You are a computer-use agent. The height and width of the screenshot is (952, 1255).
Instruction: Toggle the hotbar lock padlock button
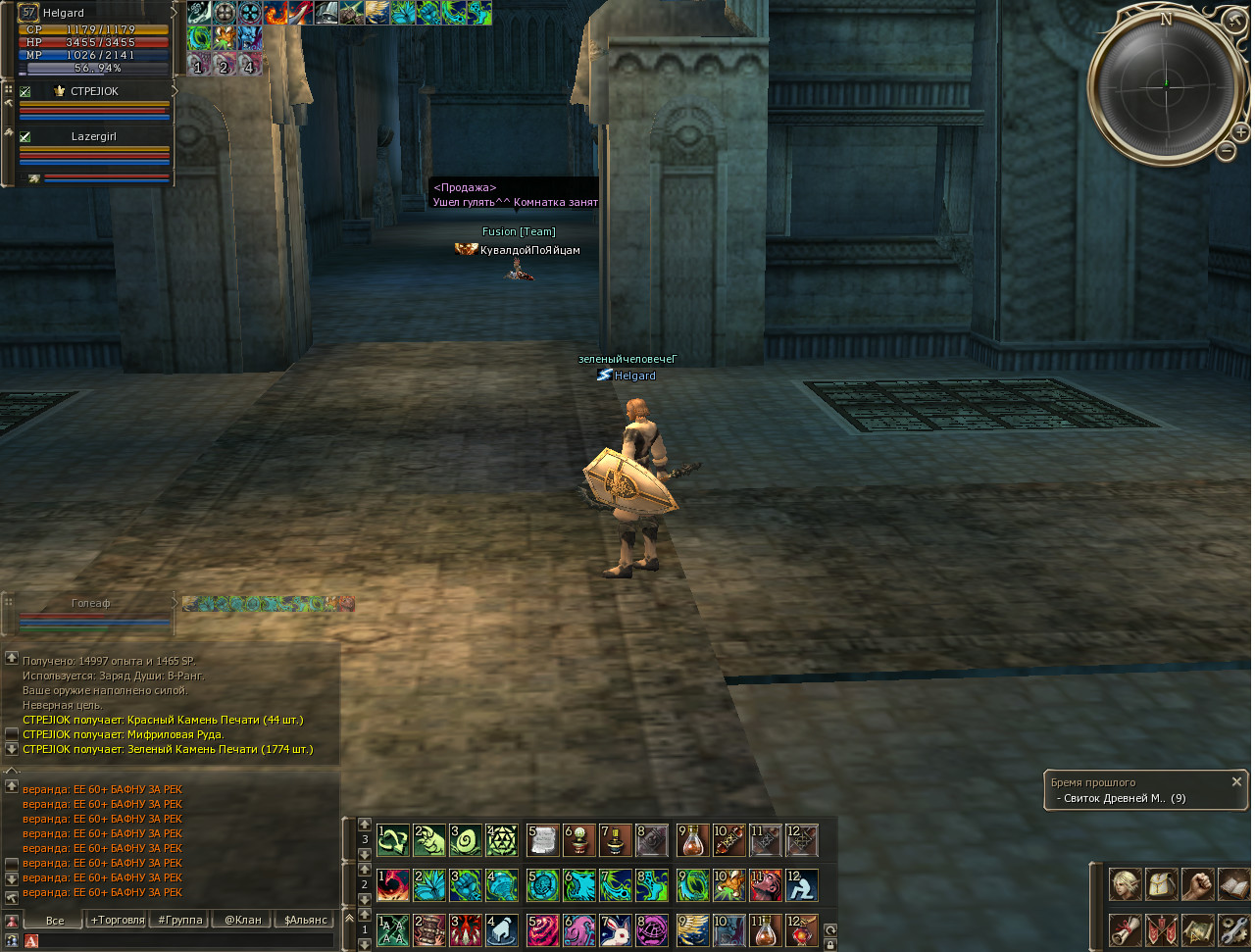point(830,945)
